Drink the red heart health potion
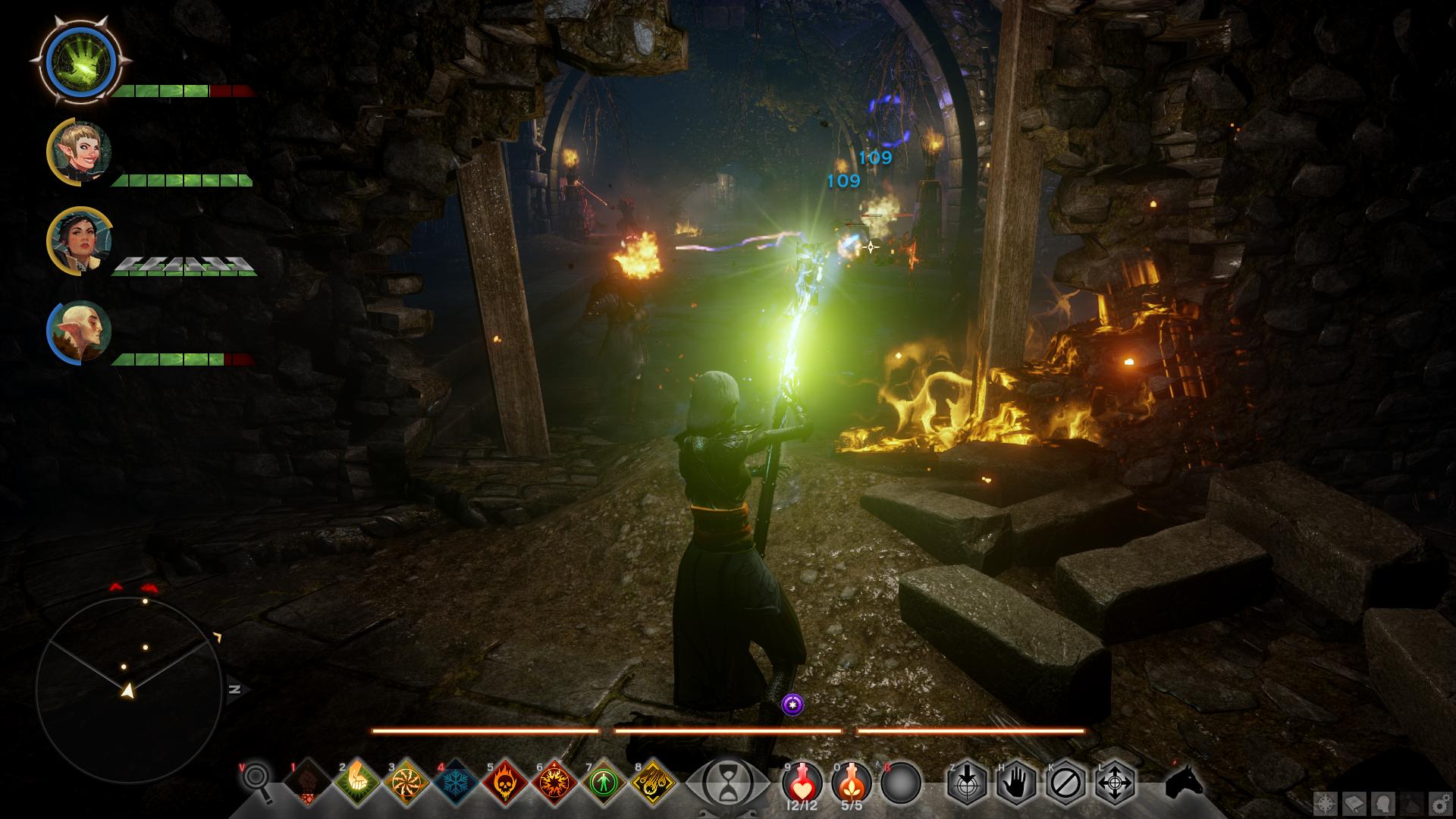This screenshot has height=819, width=1456. 802,781
